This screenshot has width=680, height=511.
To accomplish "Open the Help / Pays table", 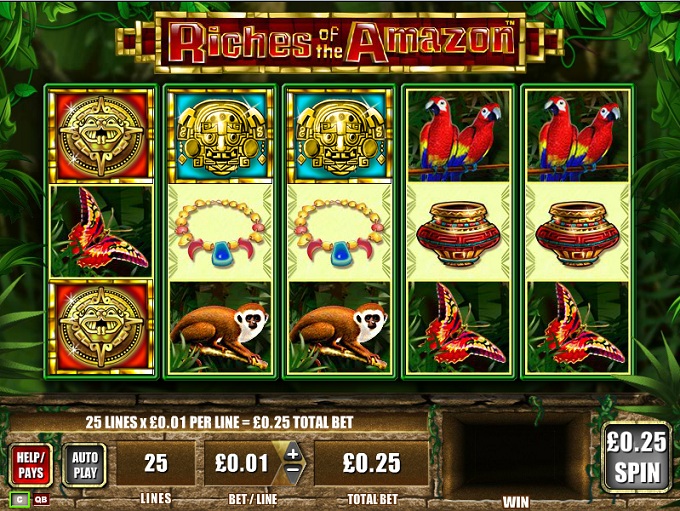I will (x=32, y=464).
